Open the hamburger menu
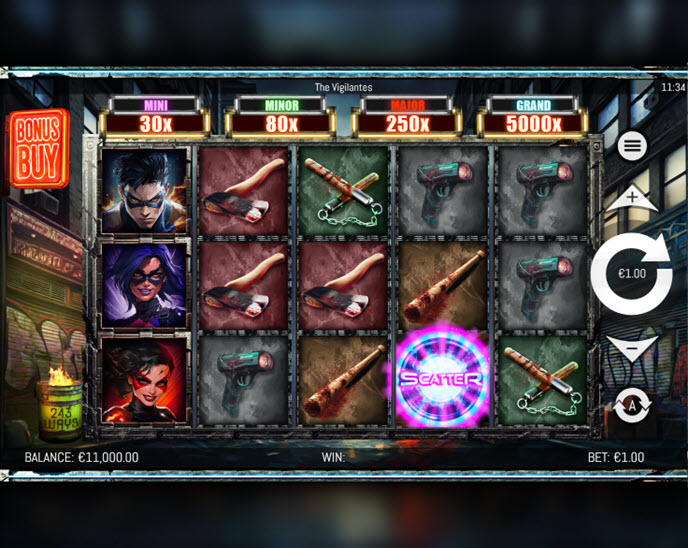The width and height of the screenshot is (688, 548). click(631, 146)
